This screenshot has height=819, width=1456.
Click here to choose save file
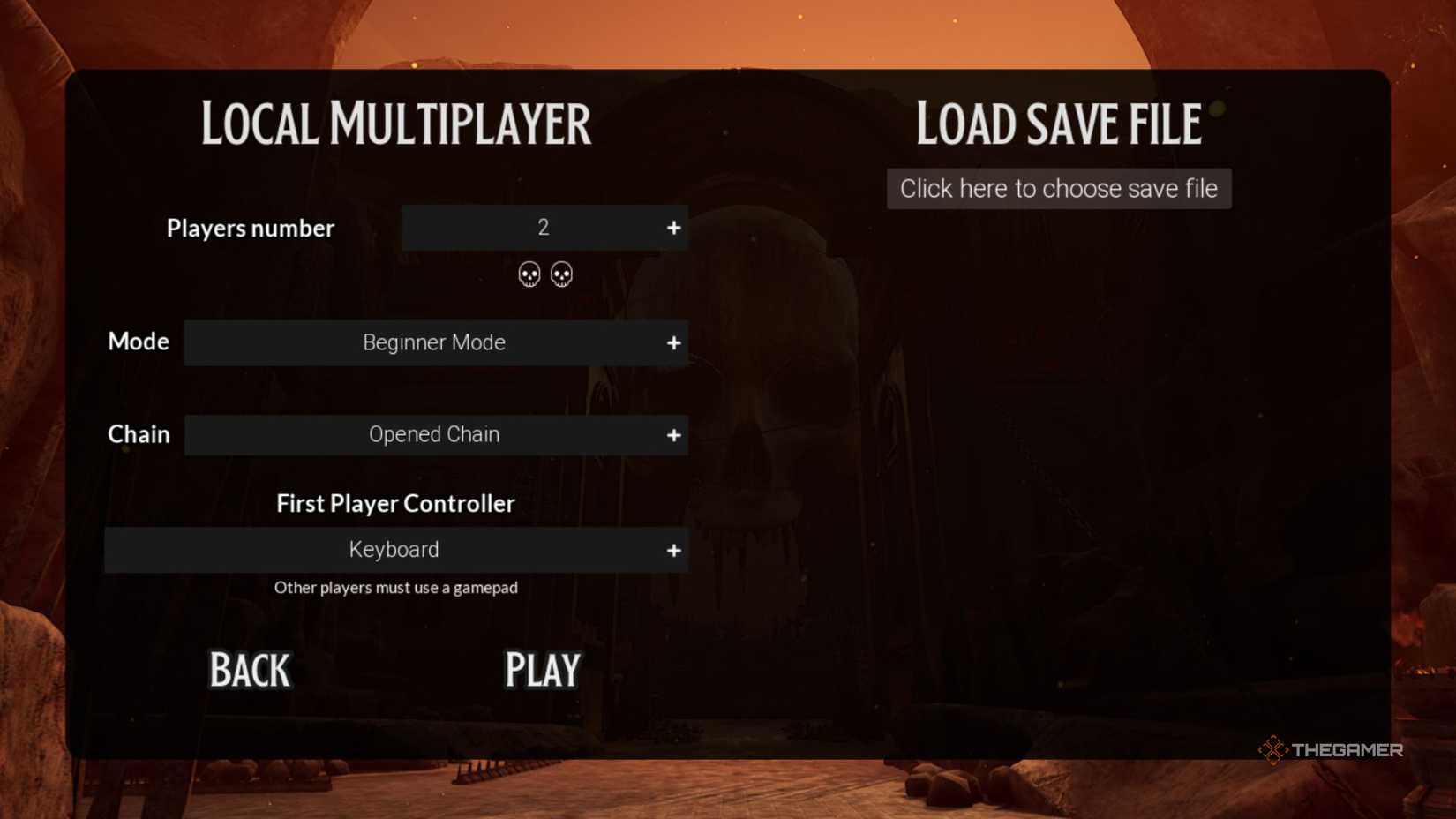pos(1058,188)
